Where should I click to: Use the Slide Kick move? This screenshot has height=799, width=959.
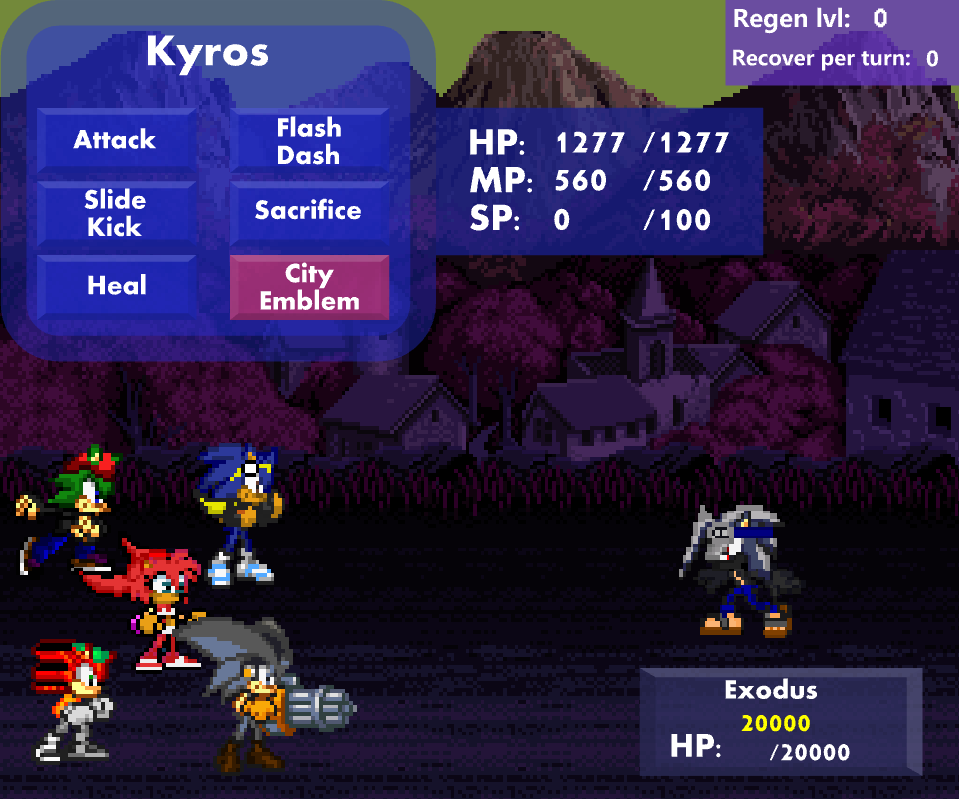[116, 213]
